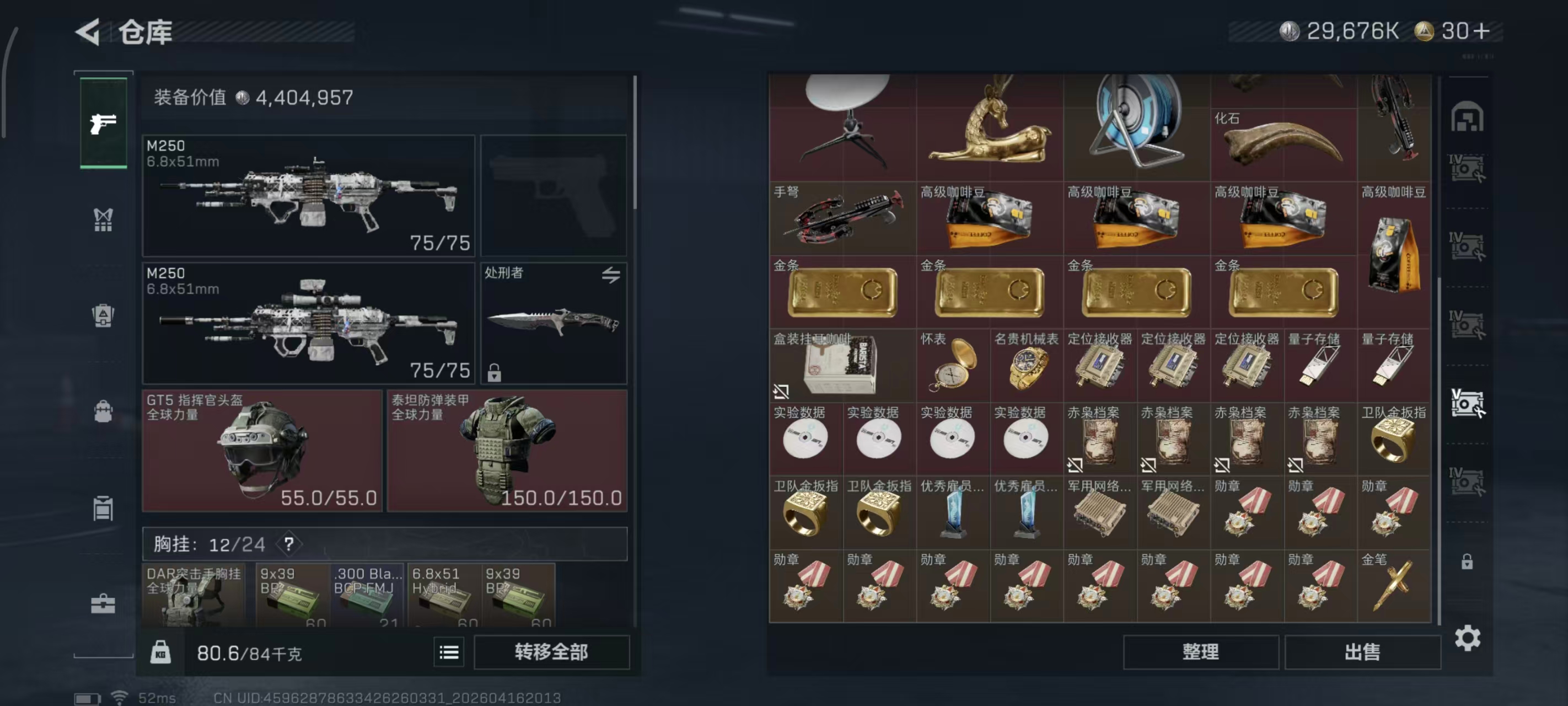Open the settings gear in bottom right
The image size is (1568, 706).
(1469, 638)
